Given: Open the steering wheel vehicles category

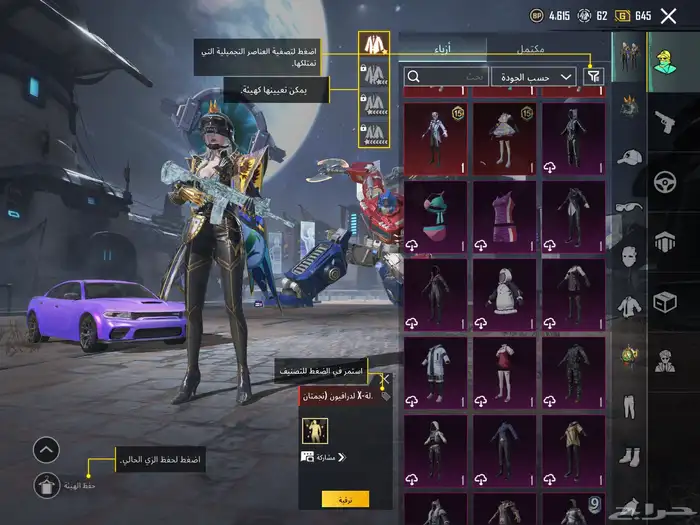Looking at the screenshot, I should pos(664,183).
